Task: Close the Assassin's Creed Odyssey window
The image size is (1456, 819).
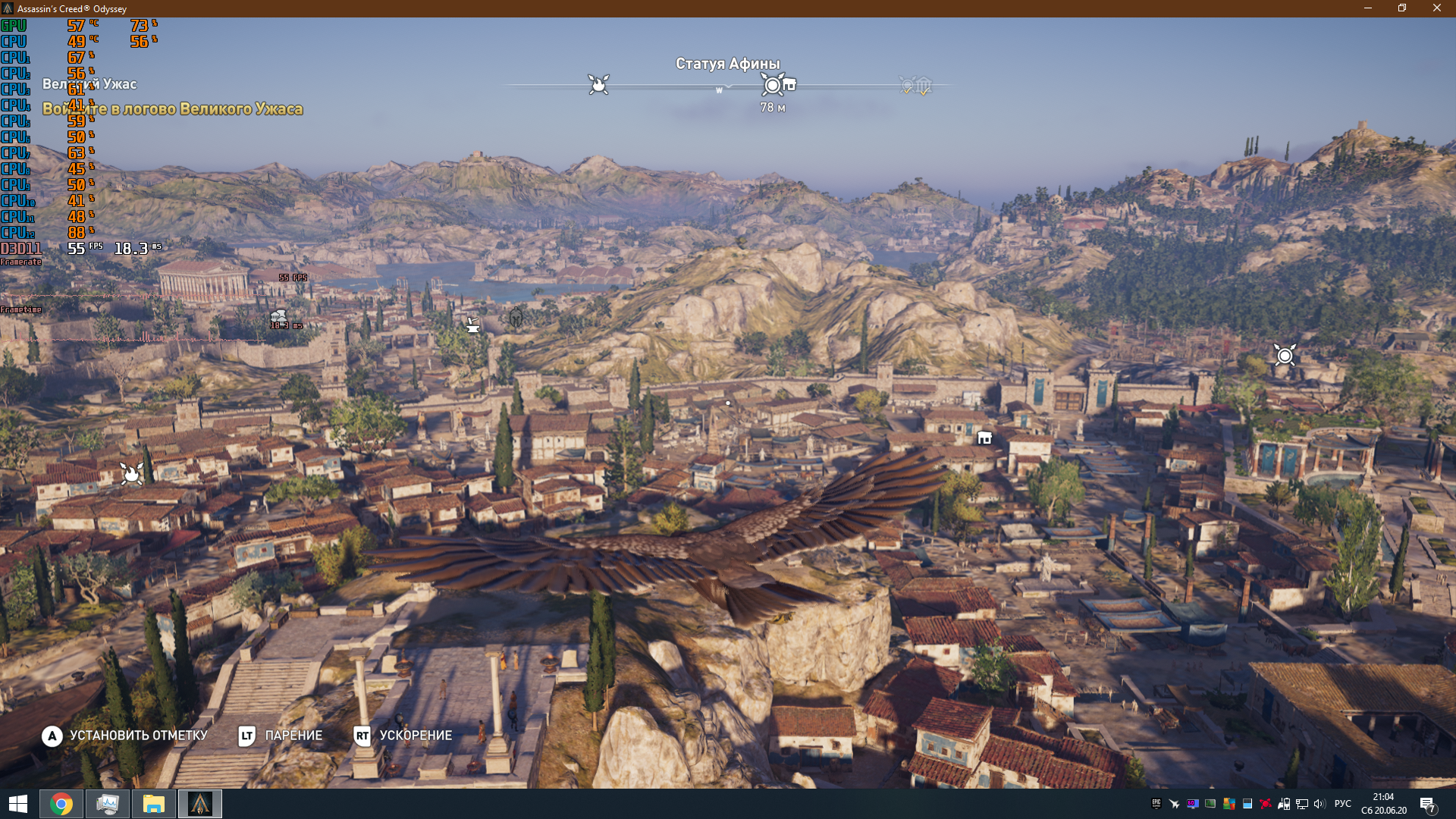Action: pos(1436,8)
